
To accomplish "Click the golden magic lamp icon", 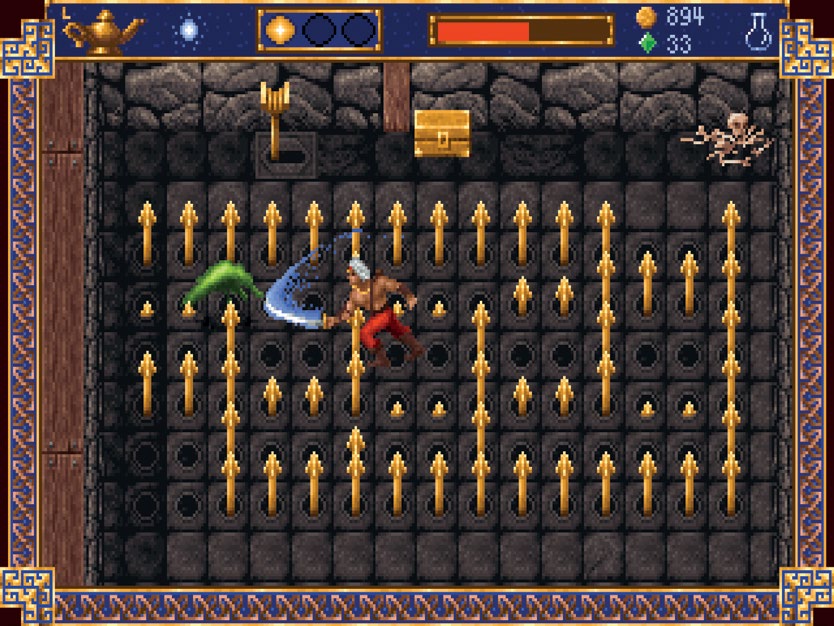I will click(x=103, y=31).
